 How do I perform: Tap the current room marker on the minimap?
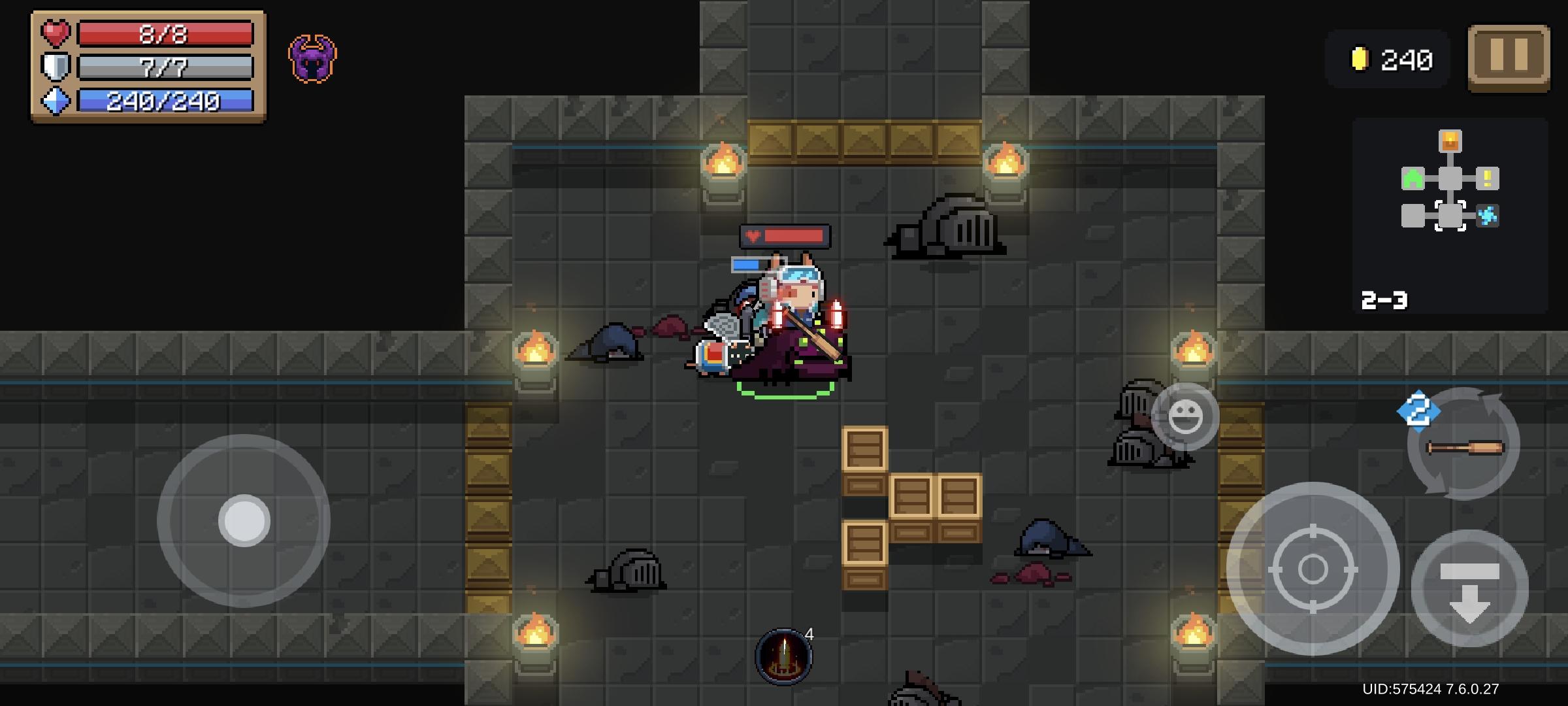tap(1450, 216)
